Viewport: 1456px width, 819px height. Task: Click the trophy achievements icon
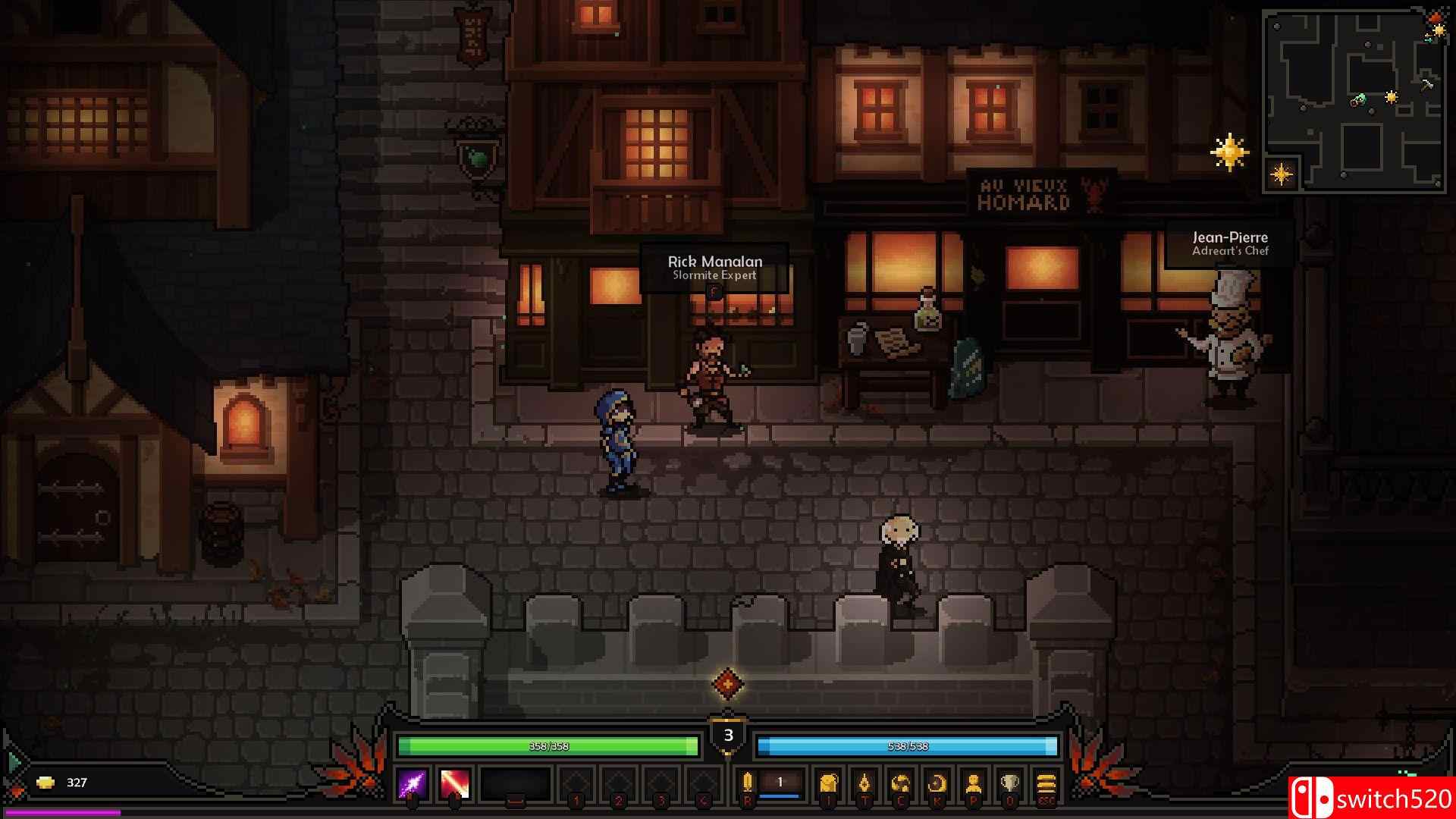tap(1011, 781)
